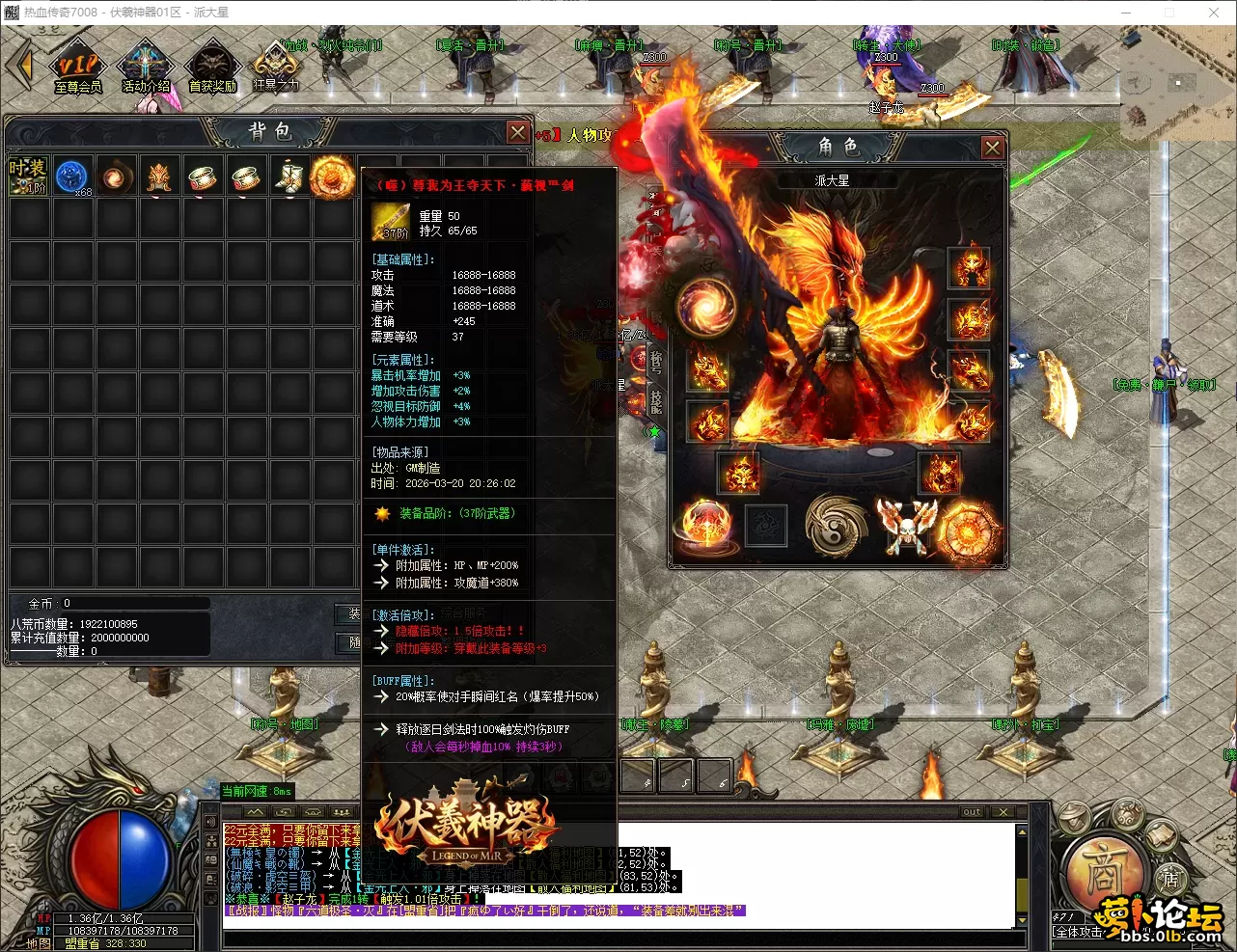Image resolution: width=1237 pixels, height=952 pixels.
Task: Close the 角色 character panel
Action: point(992,147)
